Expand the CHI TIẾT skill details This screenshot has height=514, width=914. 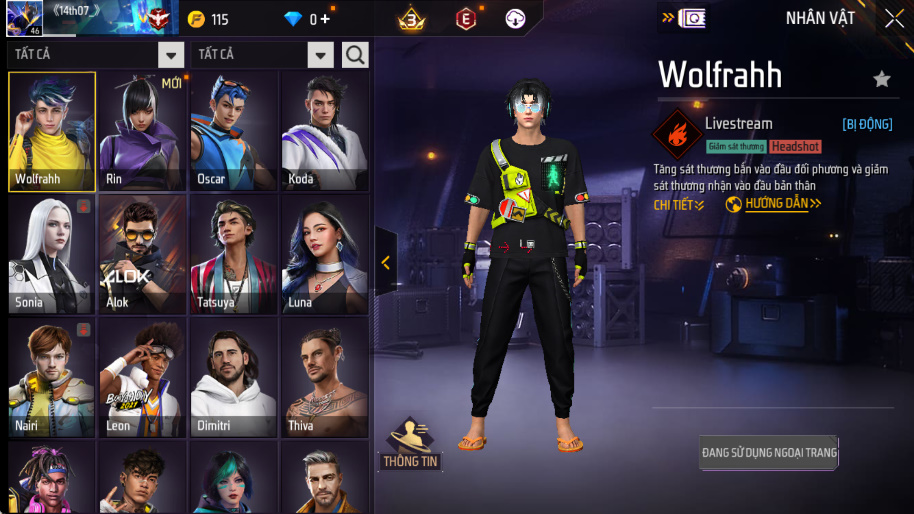tap(679, 205)
